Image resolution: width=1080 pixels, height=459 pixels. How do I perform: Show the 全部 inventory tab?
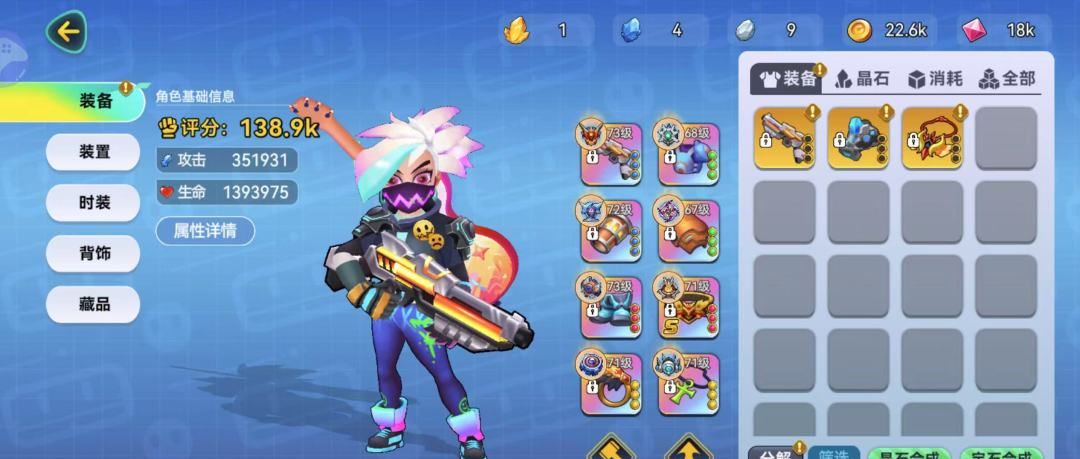[x=1006, y=78]
